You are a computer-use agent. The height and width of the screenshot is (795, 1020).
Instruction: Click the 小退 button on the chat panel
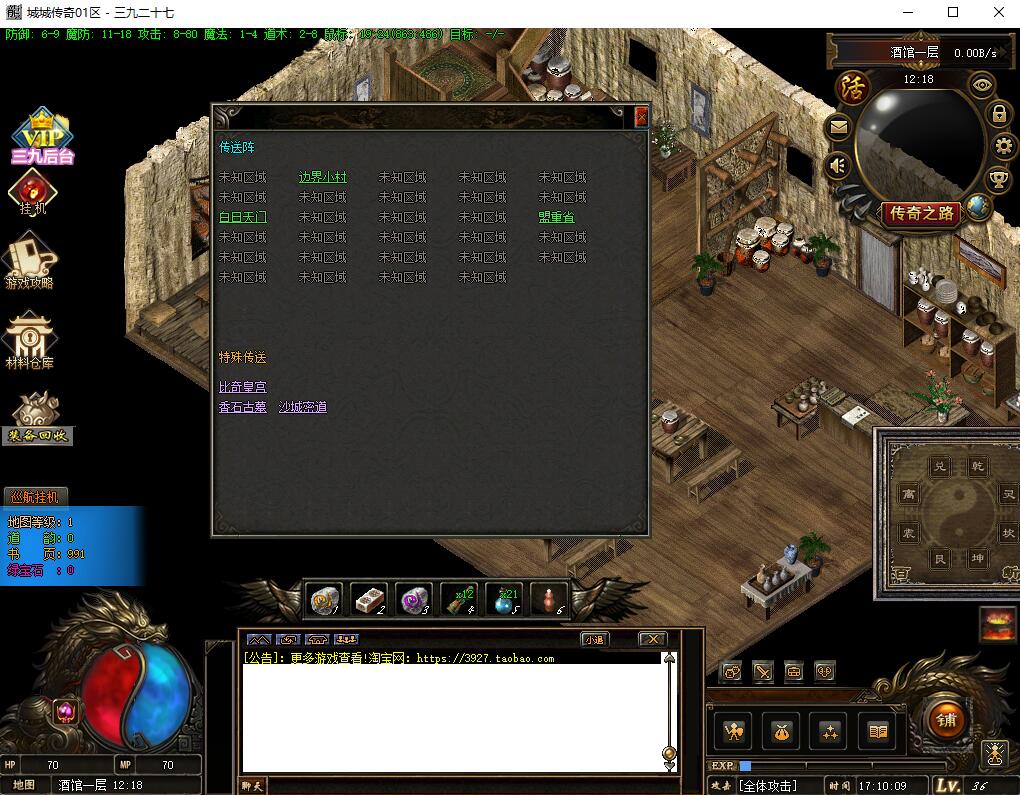[x=594, y=639]
